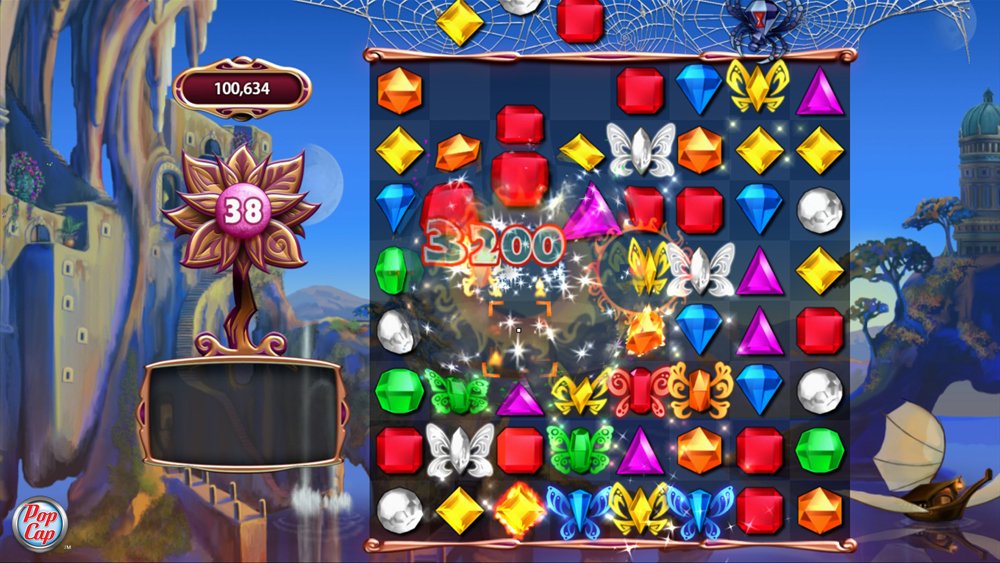The width and height of the screenshot is (1000, 563).
Task: Pick the orange butterfly gem
Action: [x=700, y=390]
